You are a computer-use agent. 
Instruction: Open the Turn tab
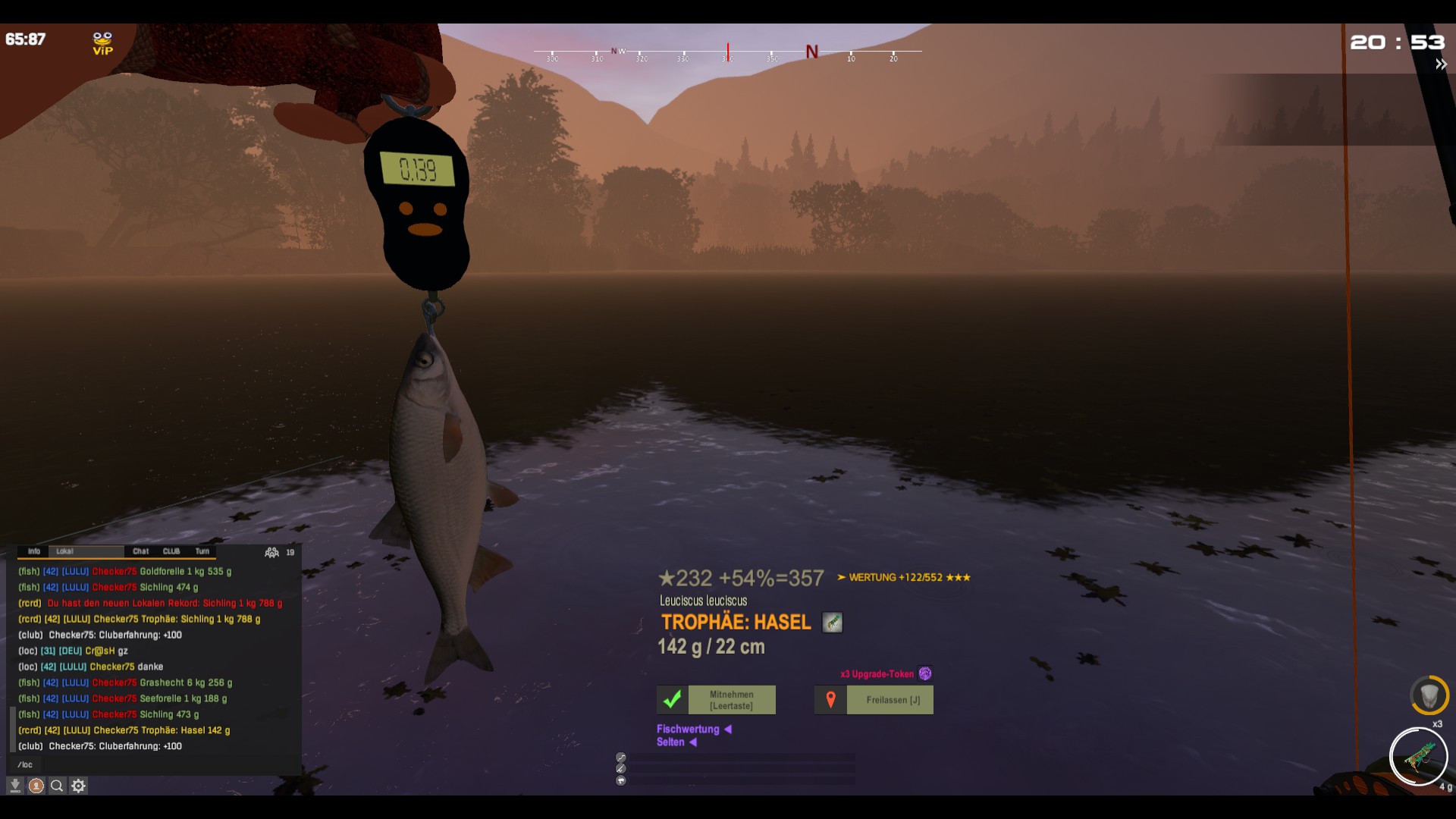[x=202, y=551]
